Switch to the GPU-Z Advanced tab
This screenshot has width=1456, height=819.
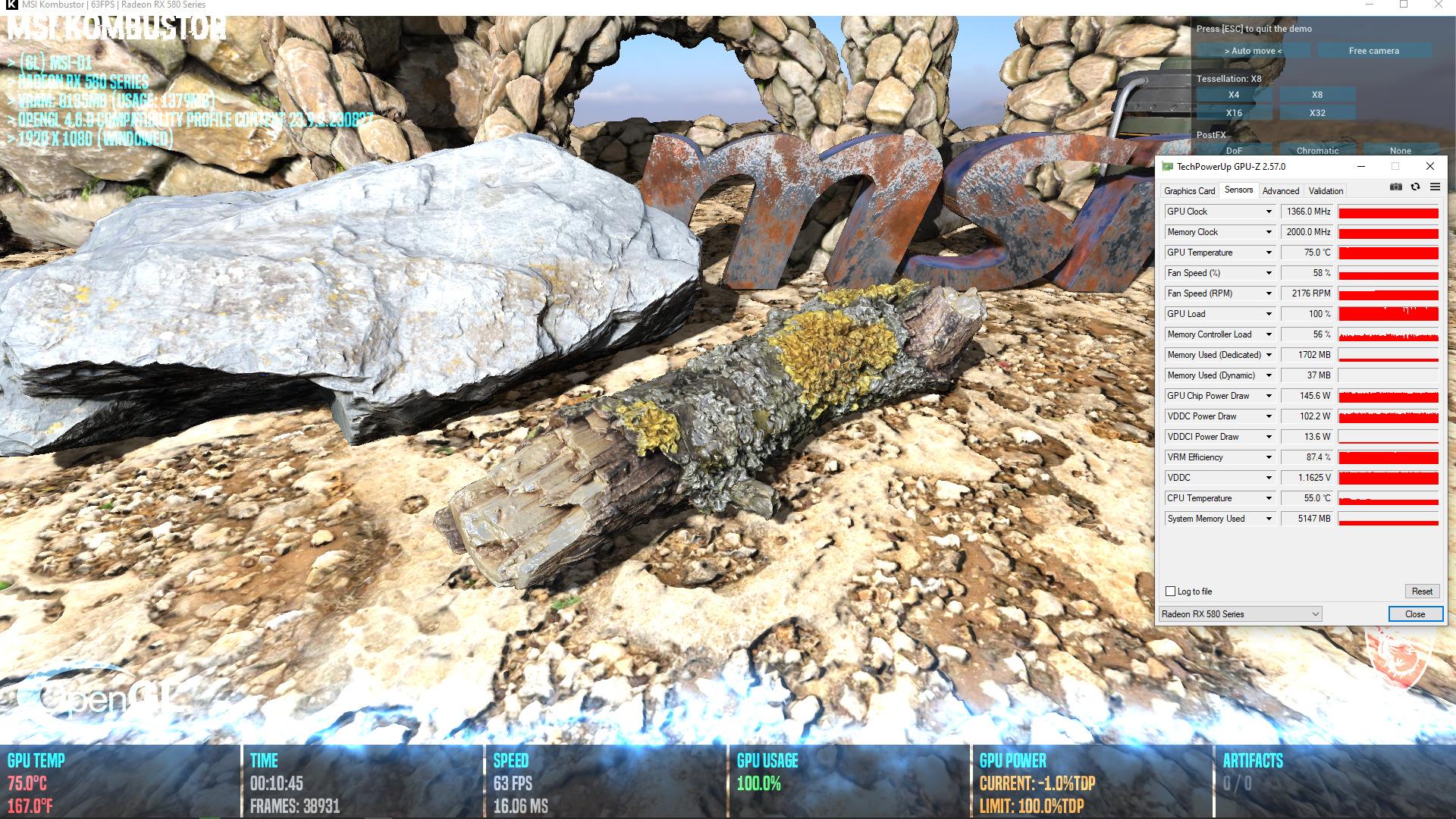point(1281,191)
